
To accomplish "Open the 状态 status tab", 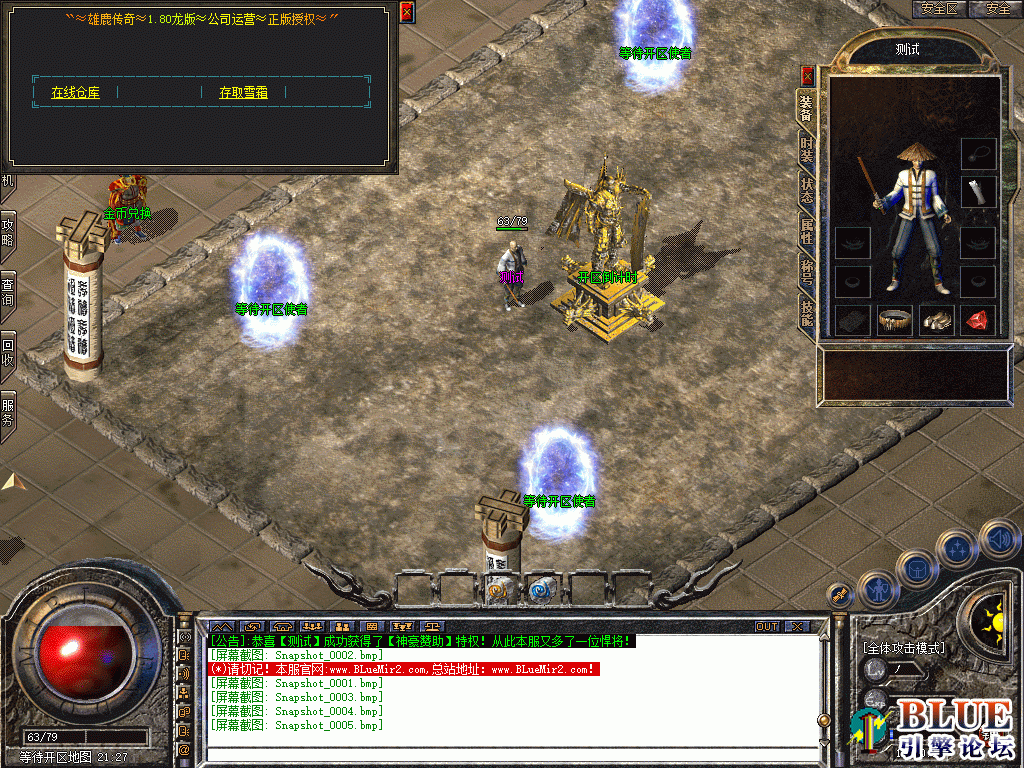I will [x=806, y=190].
